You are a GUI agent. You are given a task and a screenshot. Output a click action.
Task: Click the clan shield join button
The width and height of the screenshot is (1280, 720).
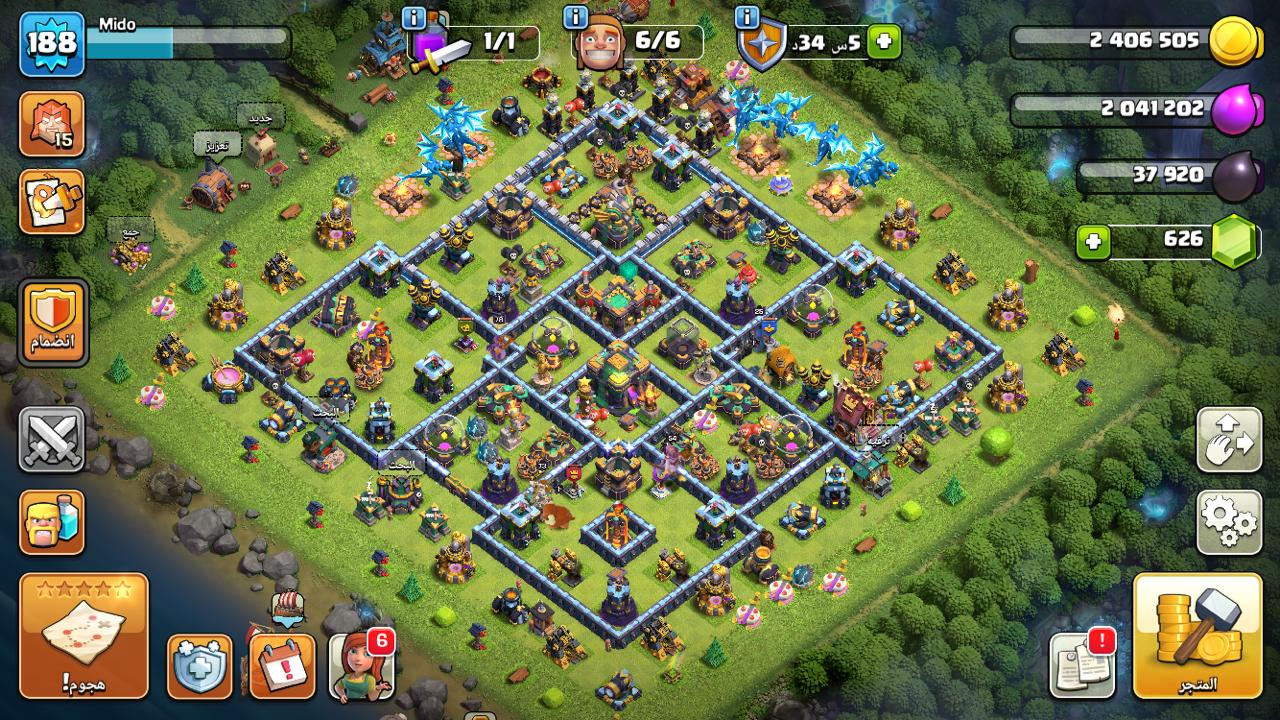tap(53, 323)
